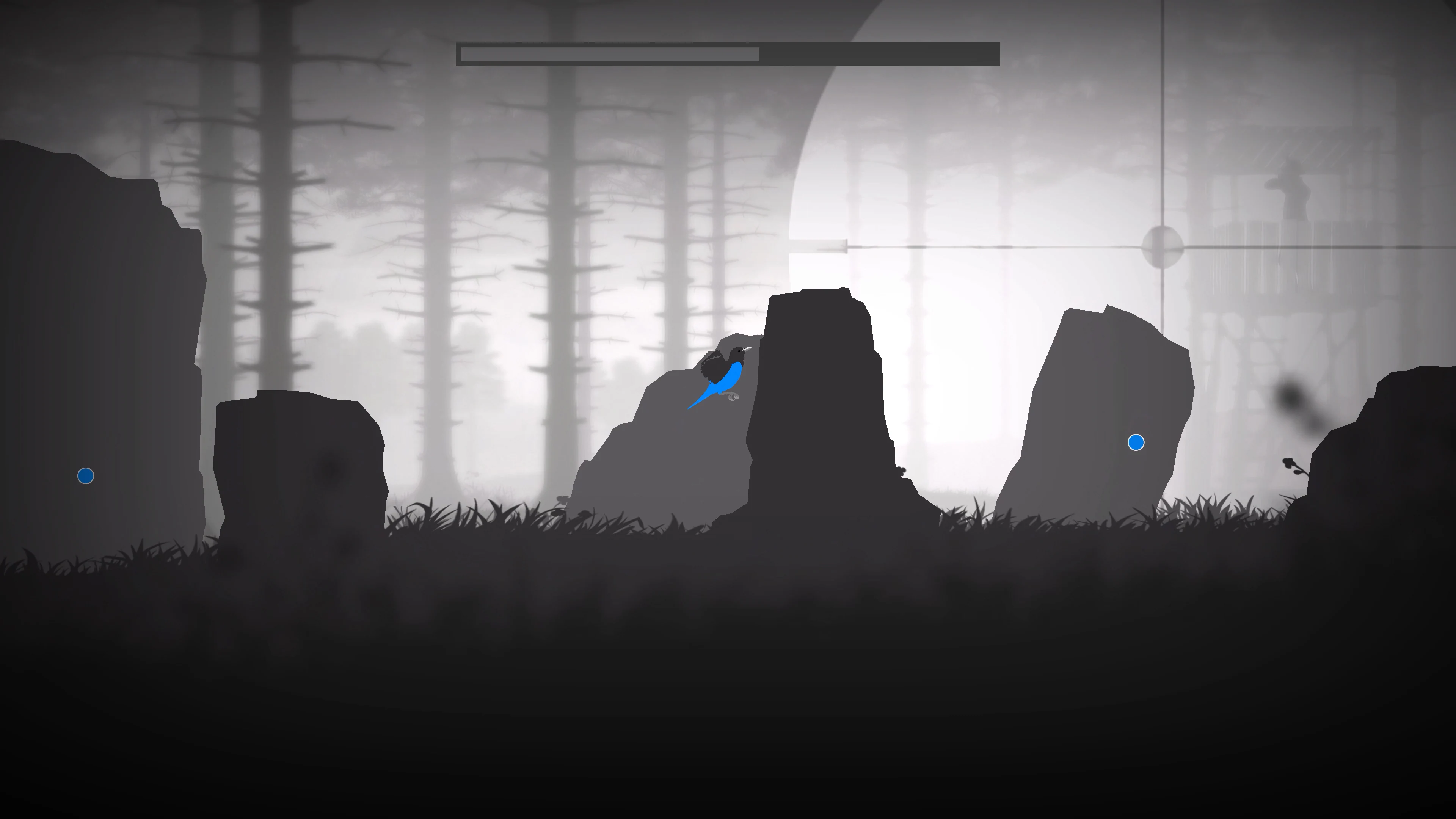Select the blue collectible orb near the left cliff
This screenshot has width=1456, height=819.
pyautogui.click(x=85, y=475)
